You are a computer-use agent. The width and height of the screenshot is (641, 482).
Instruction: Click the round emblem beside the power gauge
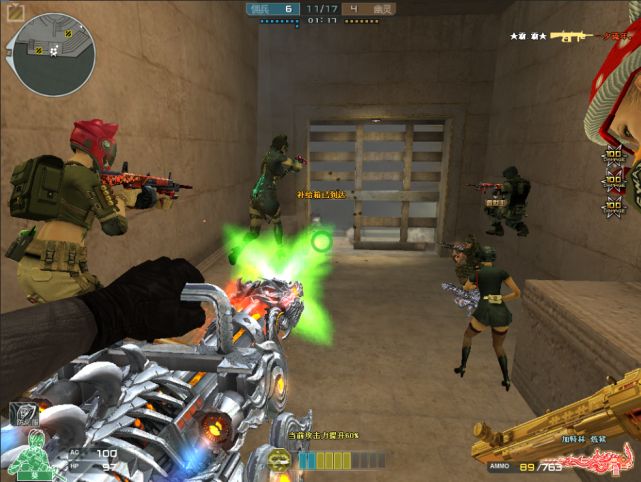pyautogui.click(x=282, y=460)
